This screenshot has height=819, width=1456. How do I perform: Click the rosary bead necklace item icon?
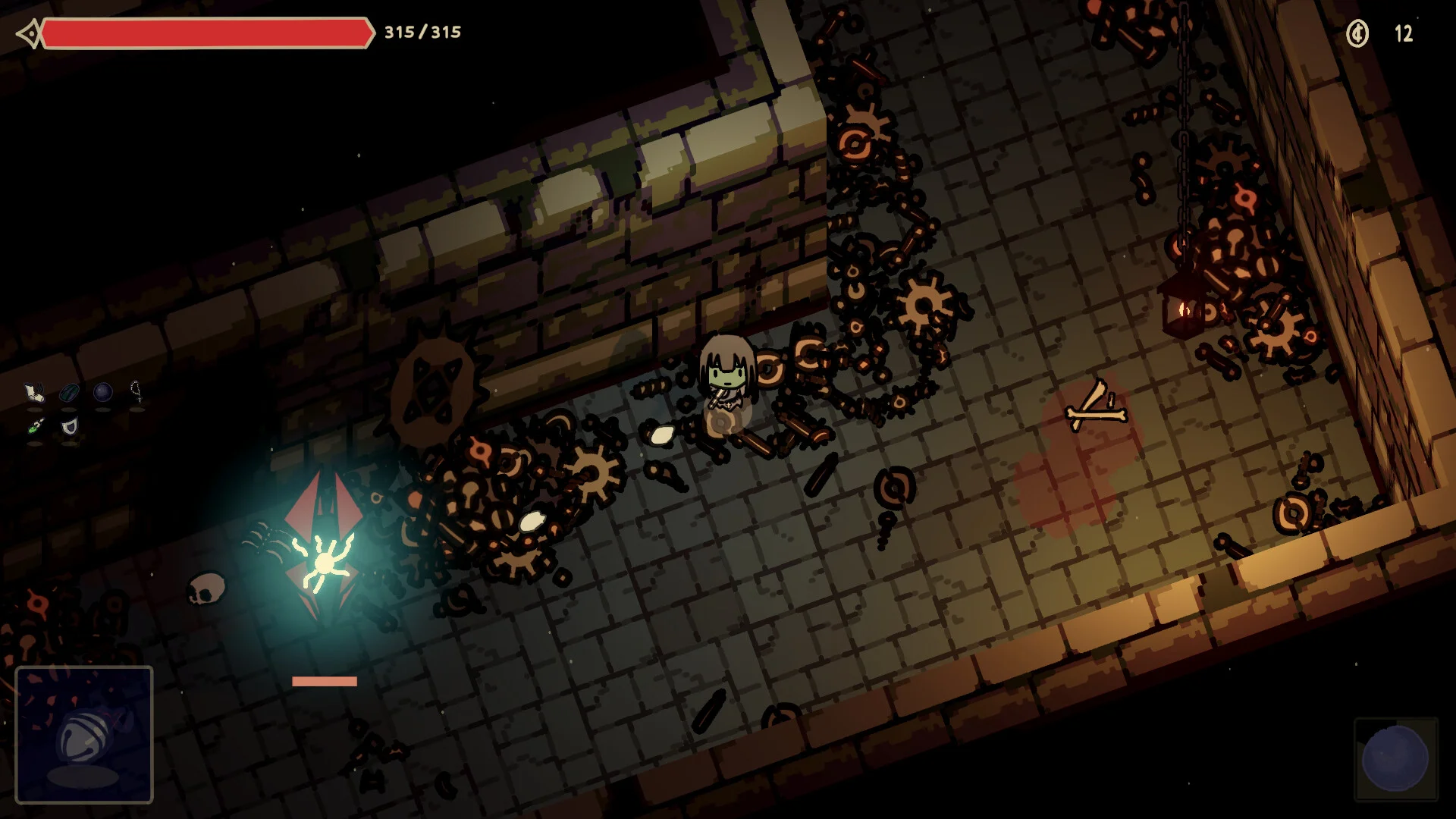pyautogui.click(x=136, y=391)
